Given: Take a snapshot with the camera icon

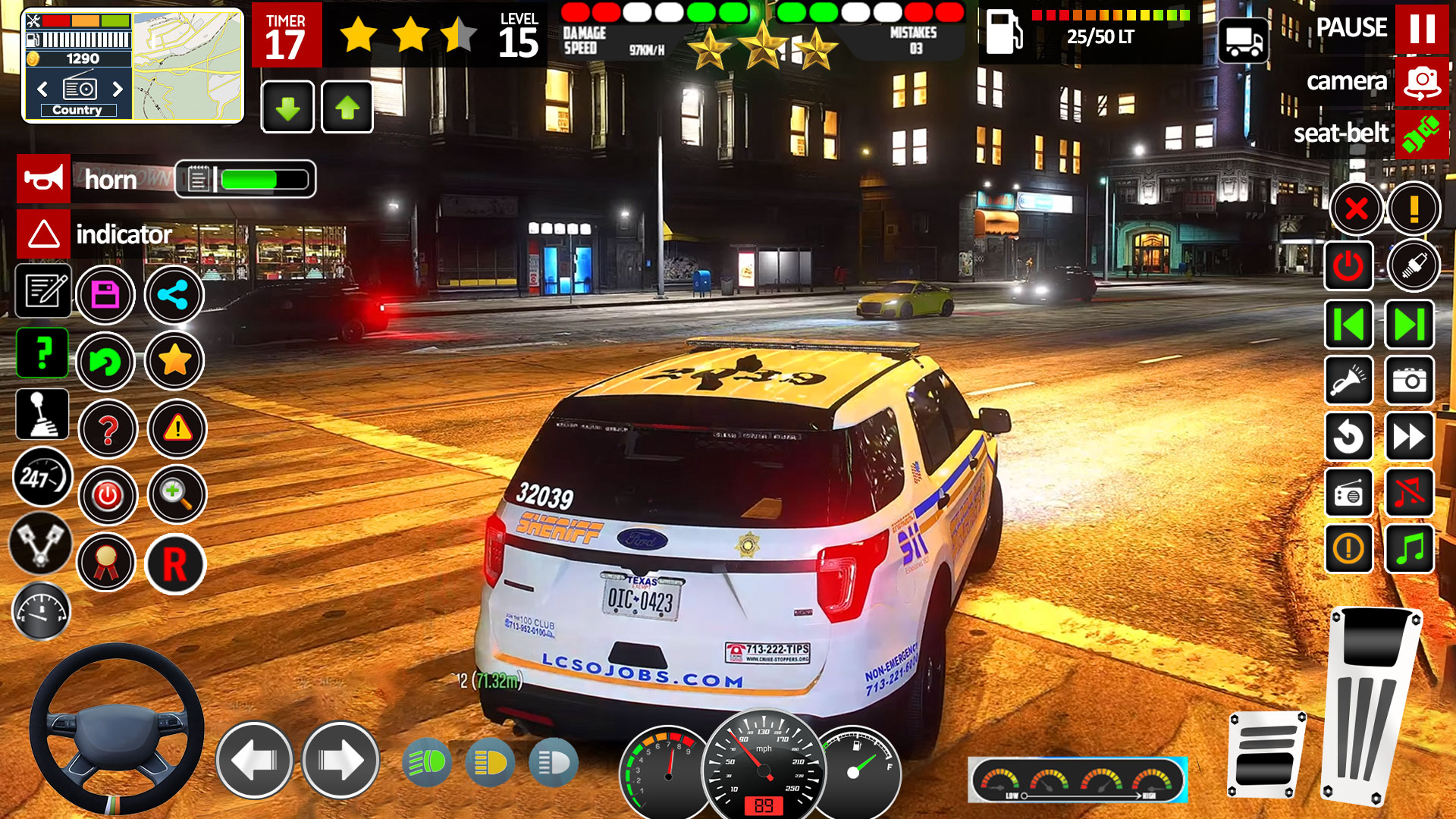Looking at the screenshot, I should pos(1409,380).
